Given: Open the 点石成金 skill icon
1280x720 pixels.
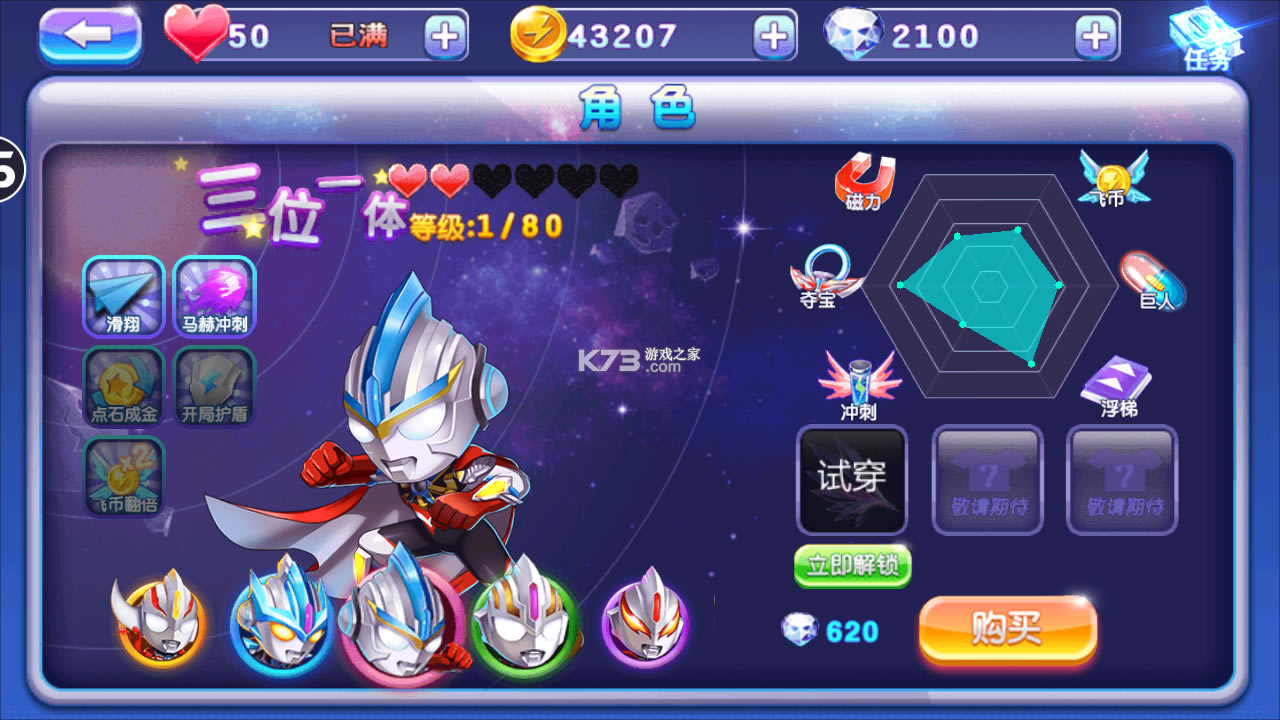Looking at the screenshot, I should [122, 387].
